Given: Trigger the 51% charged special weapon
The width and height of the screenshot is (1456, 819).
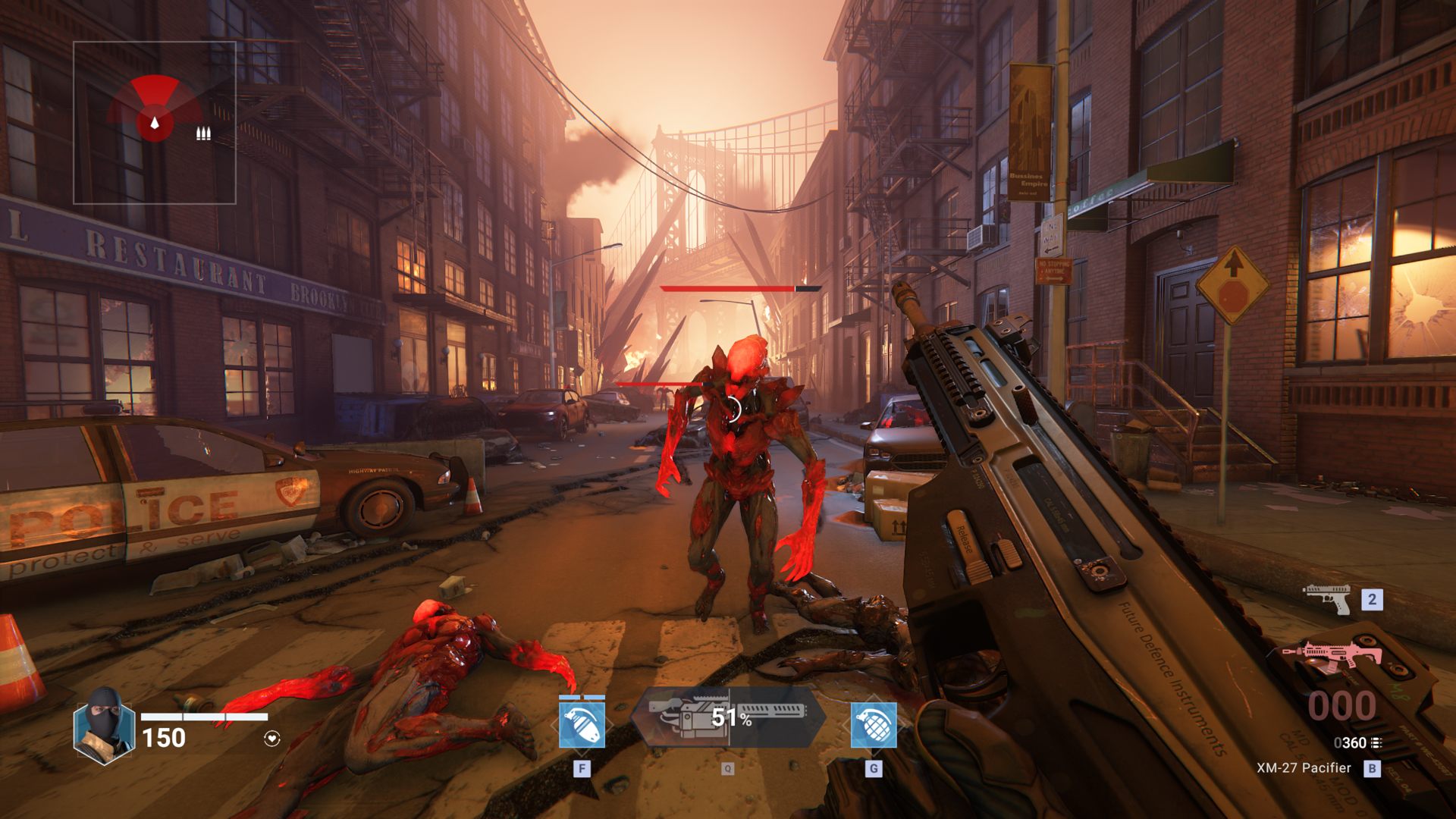Looking at the screenshot, I should click(728, 717).
